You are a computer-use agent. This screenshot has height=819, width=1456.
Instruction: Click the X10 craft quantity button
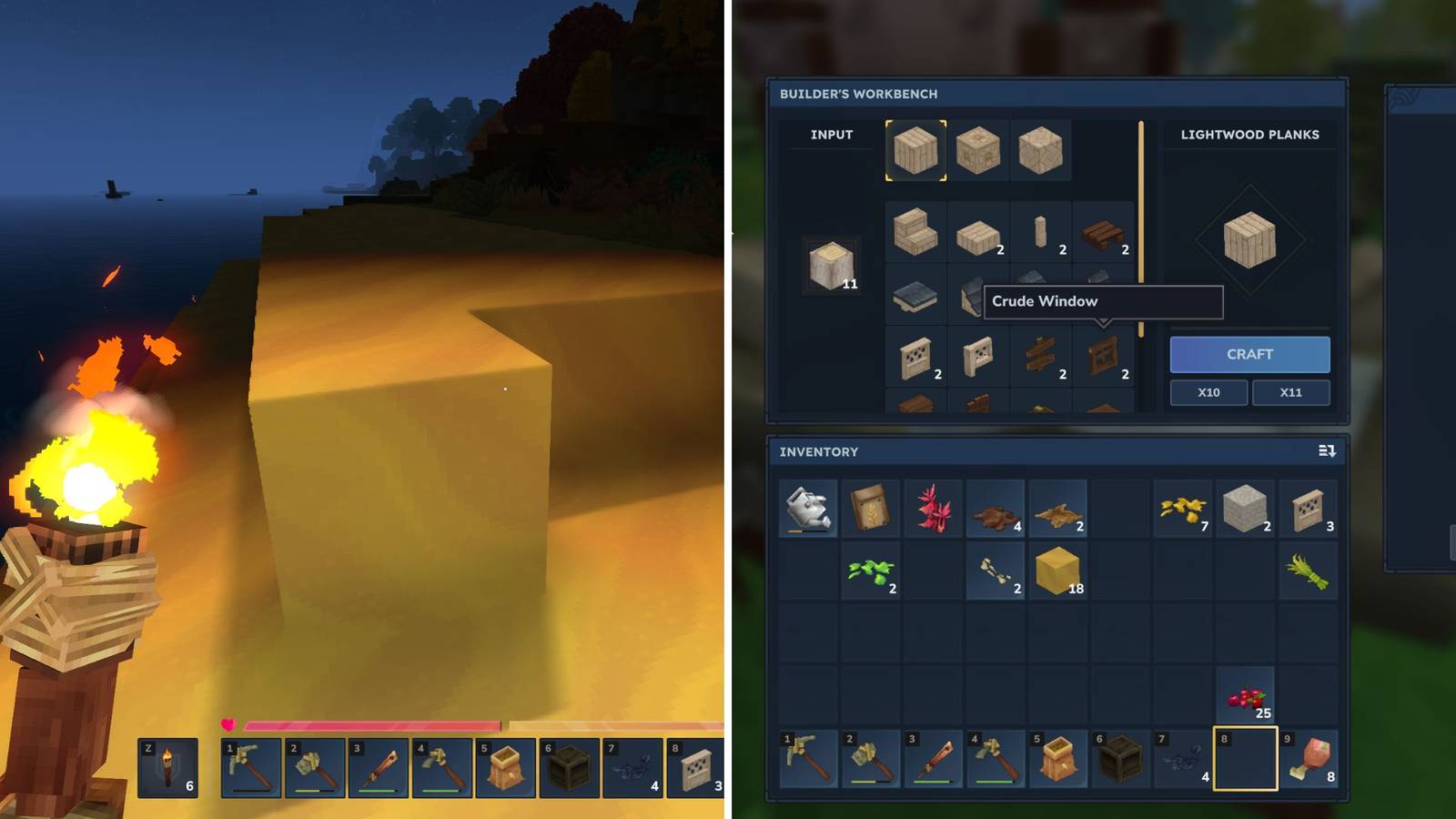(1209, 392)
